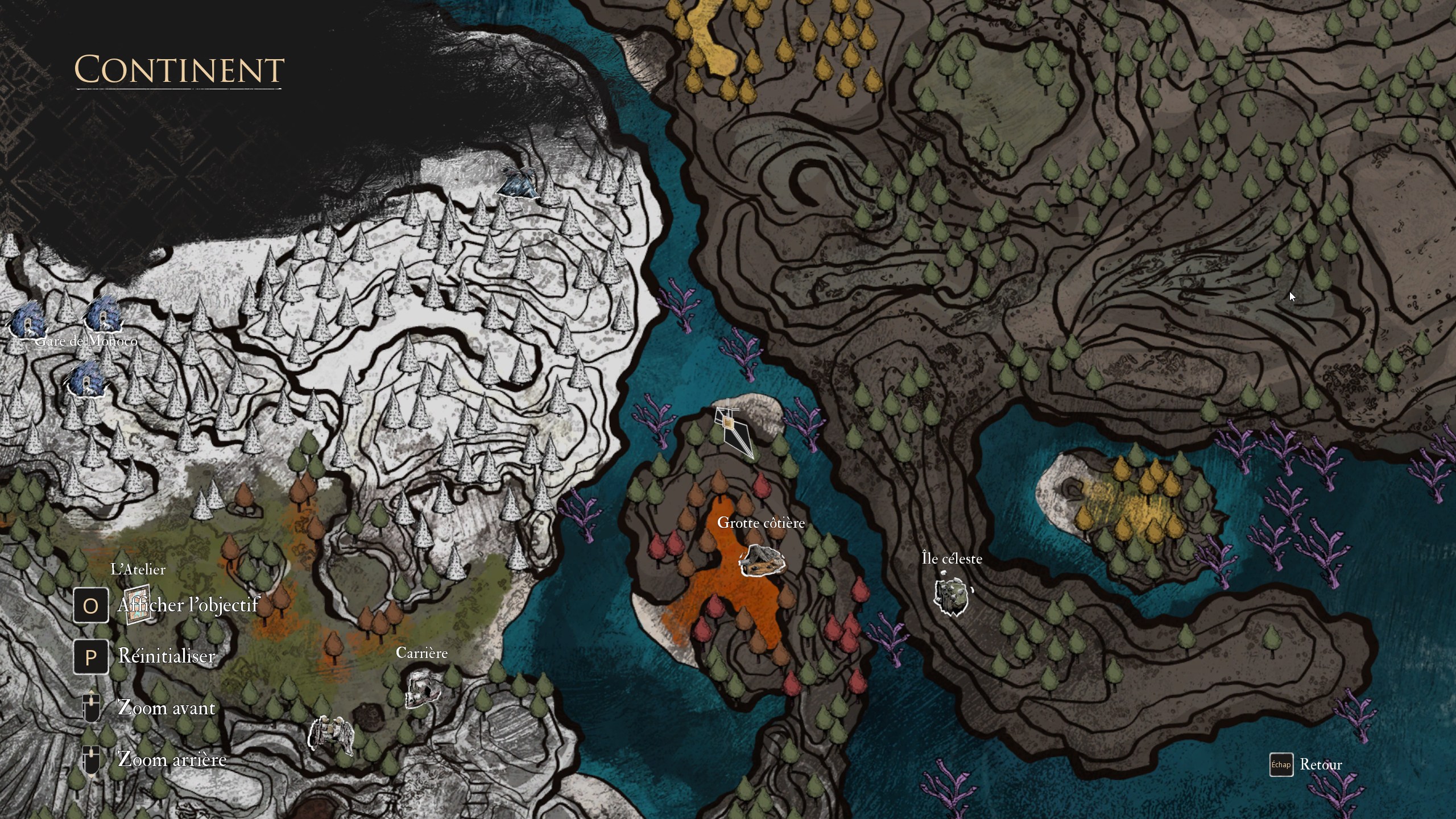The width and height of the screenshot is (1456, 819).
Task: Click the scroll-up mouse icon beside Zoom avant
Action: (90, 707)
